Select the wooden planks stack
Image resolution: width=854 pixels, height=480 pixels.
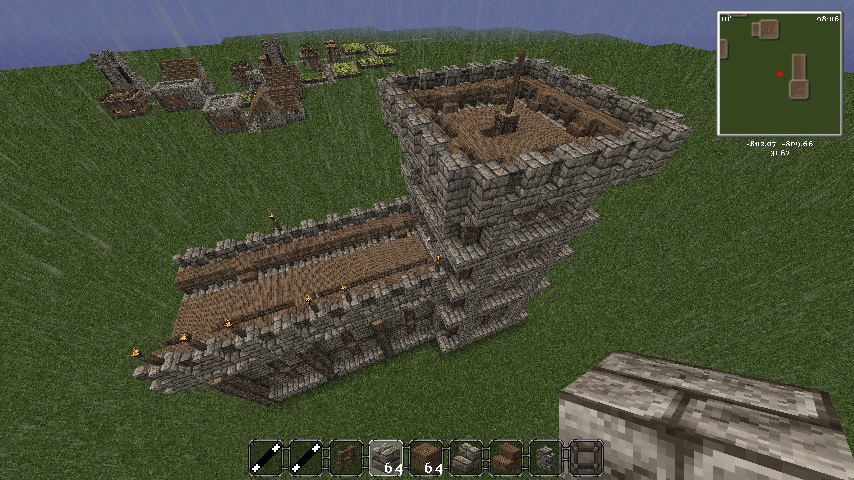coord(426,457)
